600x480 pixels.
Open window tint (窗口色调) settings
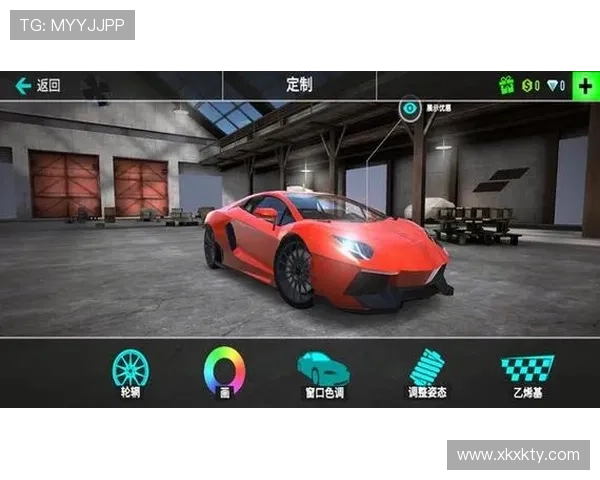[324, 370]
